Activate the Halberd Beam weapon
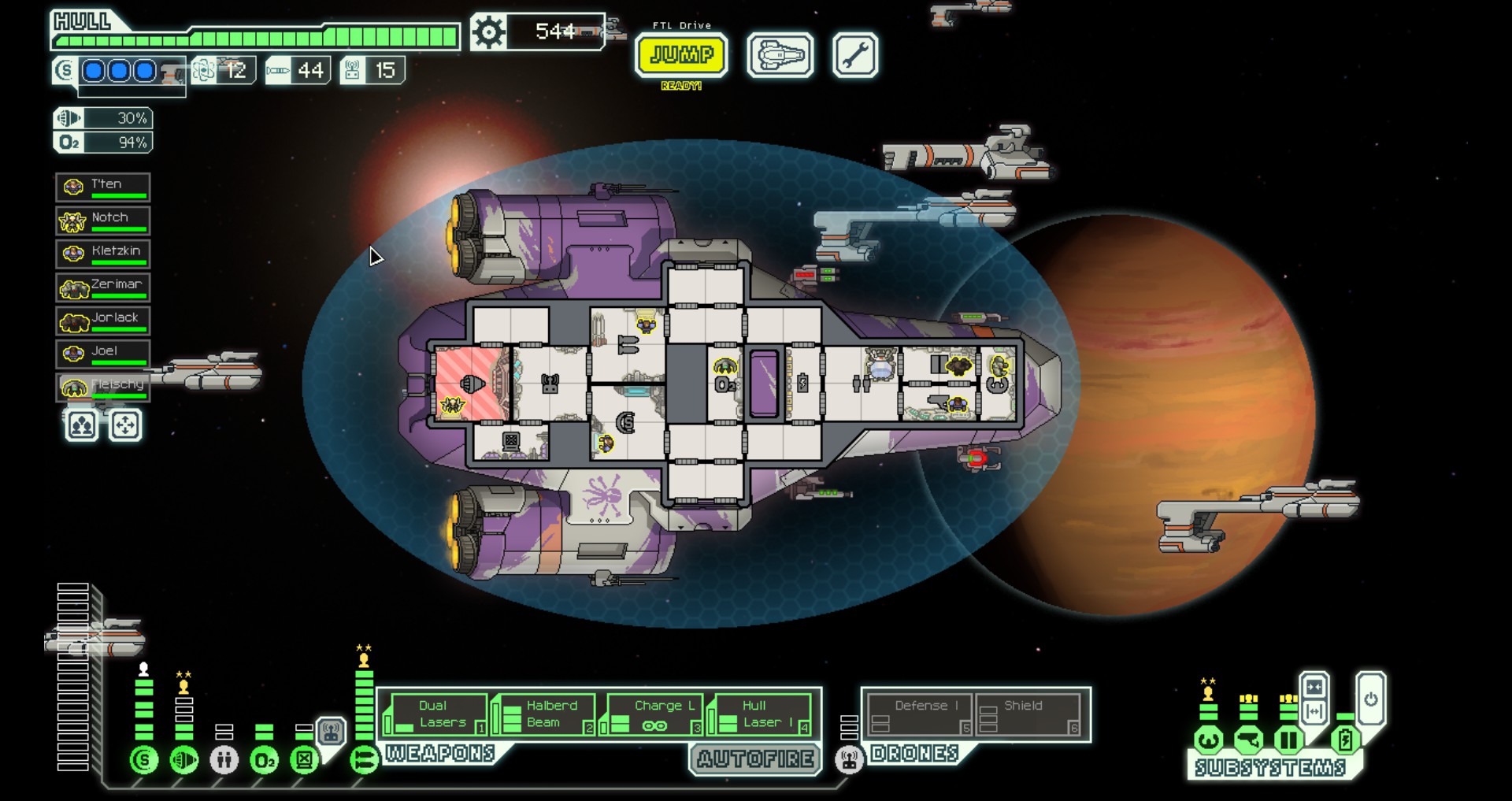Image resolution: width=1512 pixels, height=801 pixels. (543, 714)
